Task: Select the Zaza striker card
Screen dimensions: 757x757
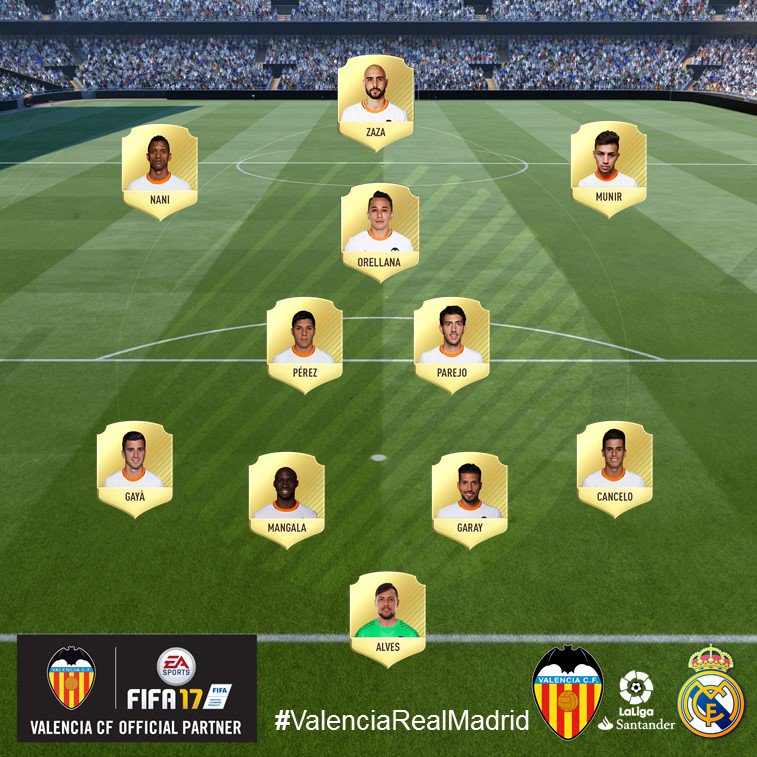Action: (x=376, y=102)
